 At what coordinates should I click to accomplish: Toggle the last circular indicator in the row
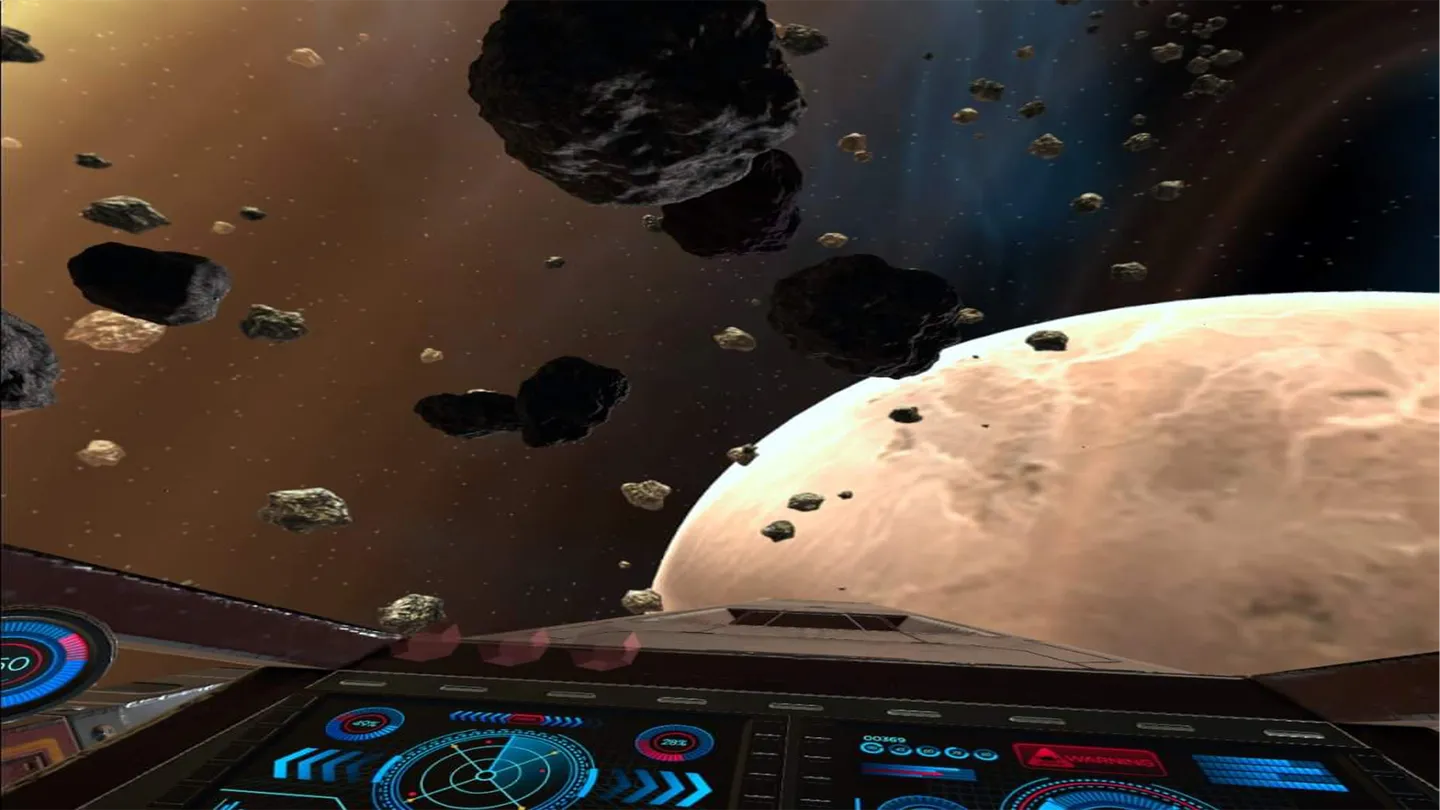tap(986, 753)
